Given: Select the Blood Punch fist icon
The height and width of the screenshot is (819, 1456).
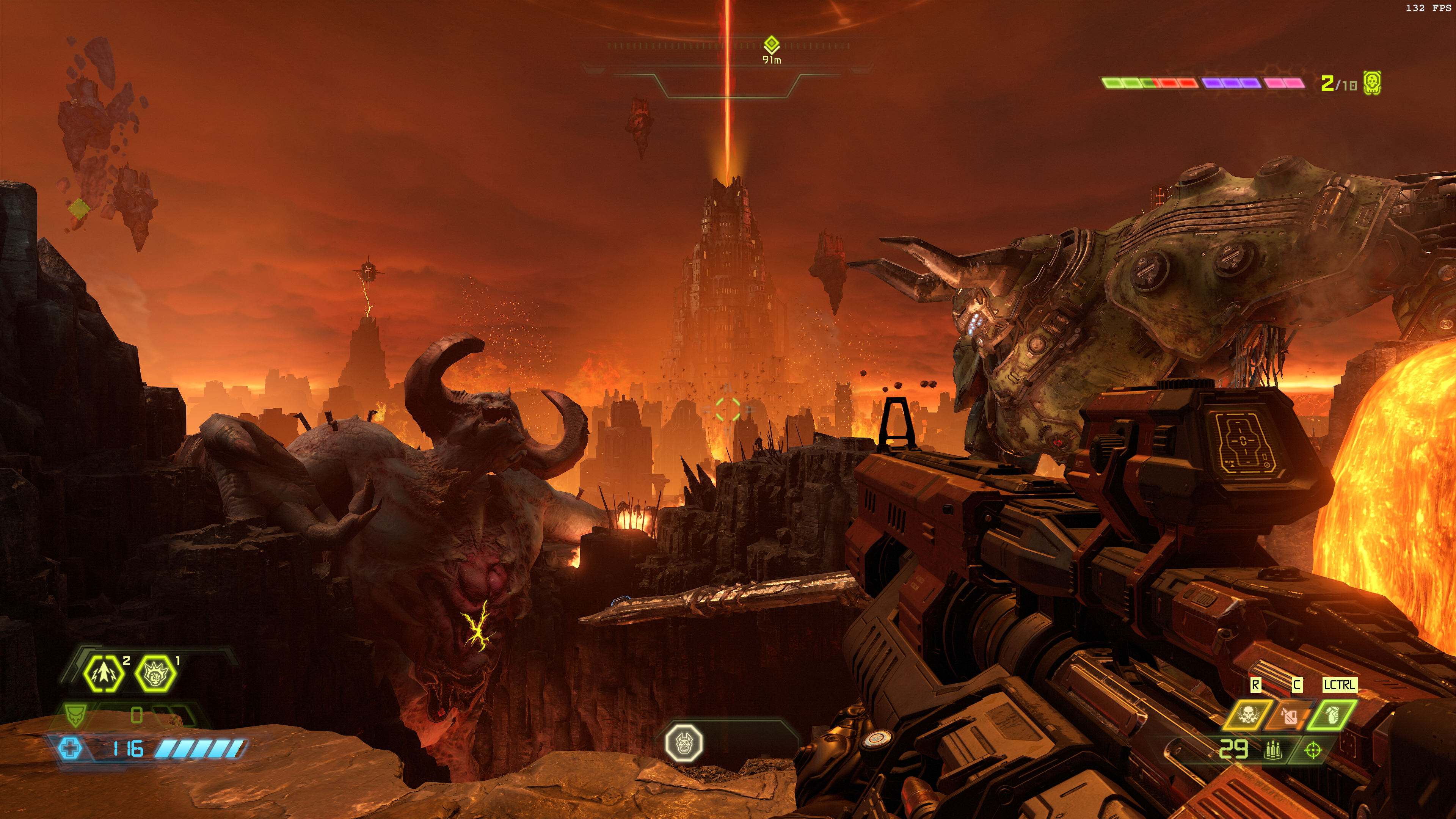Looking at the screenshot, I should 155,673.
